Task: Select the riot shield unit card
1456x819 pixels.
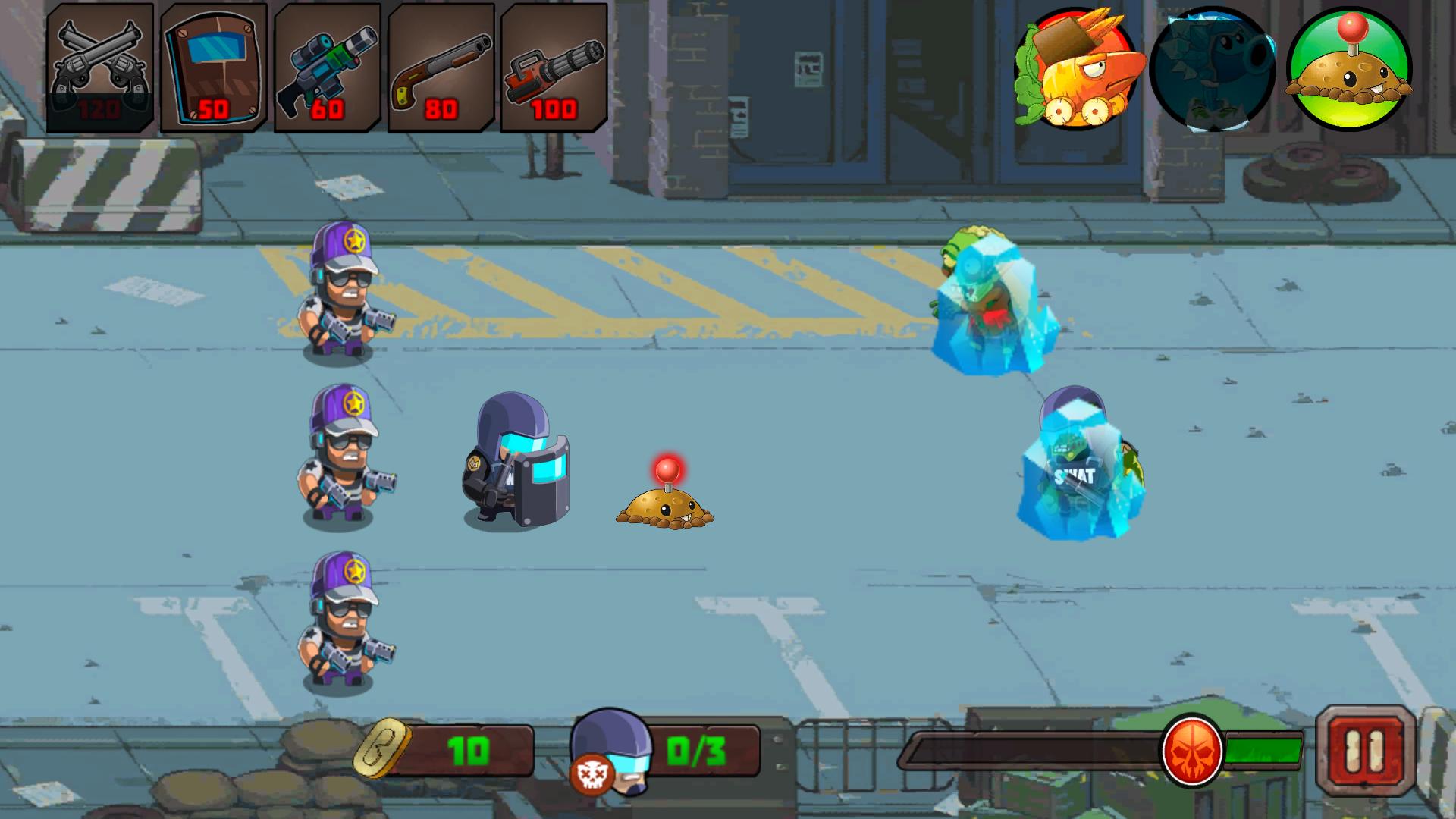Action: pyautogui.click(x=214, y=67)
